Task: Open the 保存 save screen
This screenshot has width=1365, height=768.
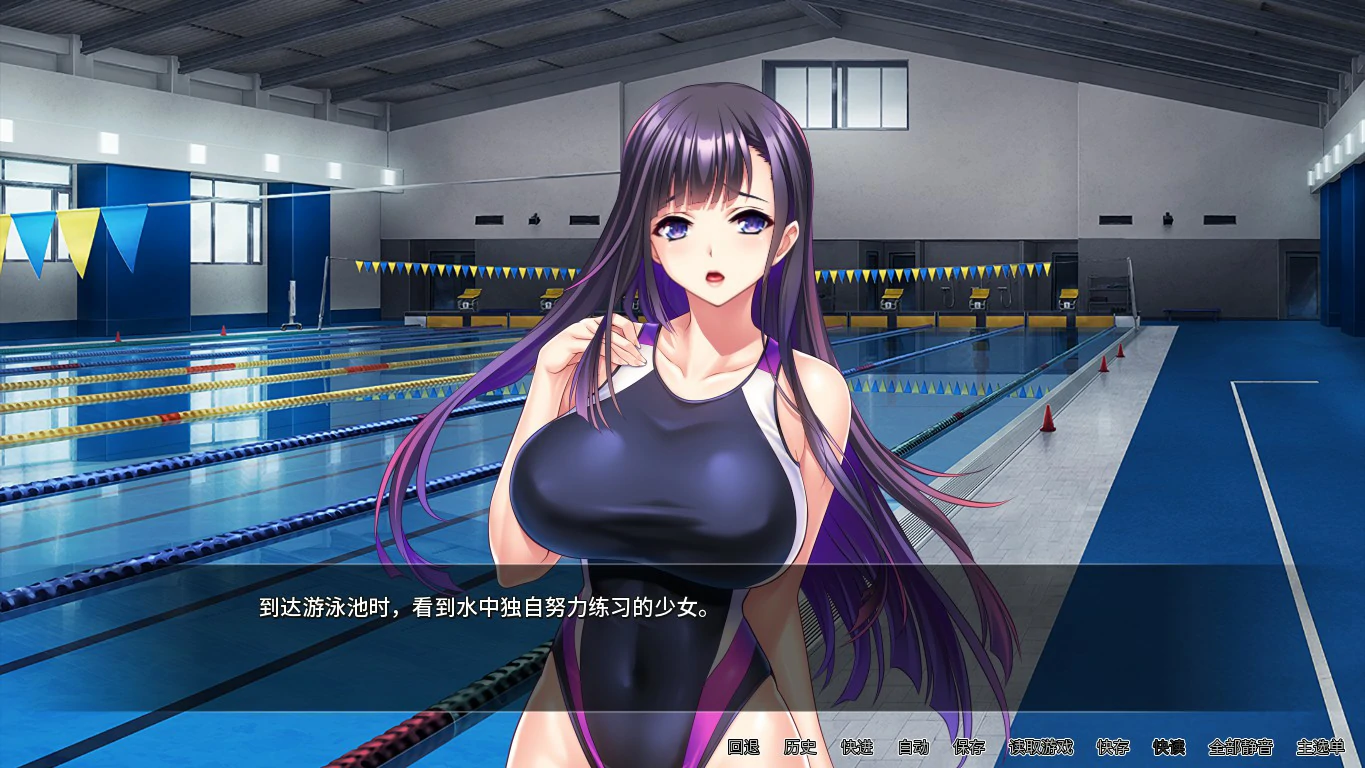Action: 969,748
